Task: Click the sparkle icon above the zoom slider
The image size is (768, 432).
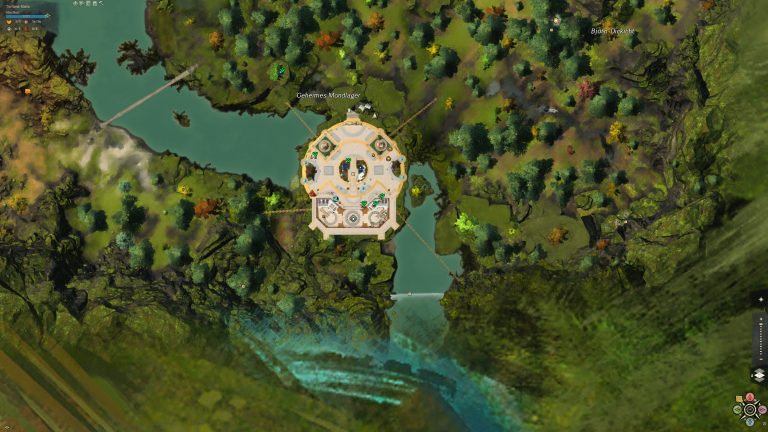Action: click(761, 299)
